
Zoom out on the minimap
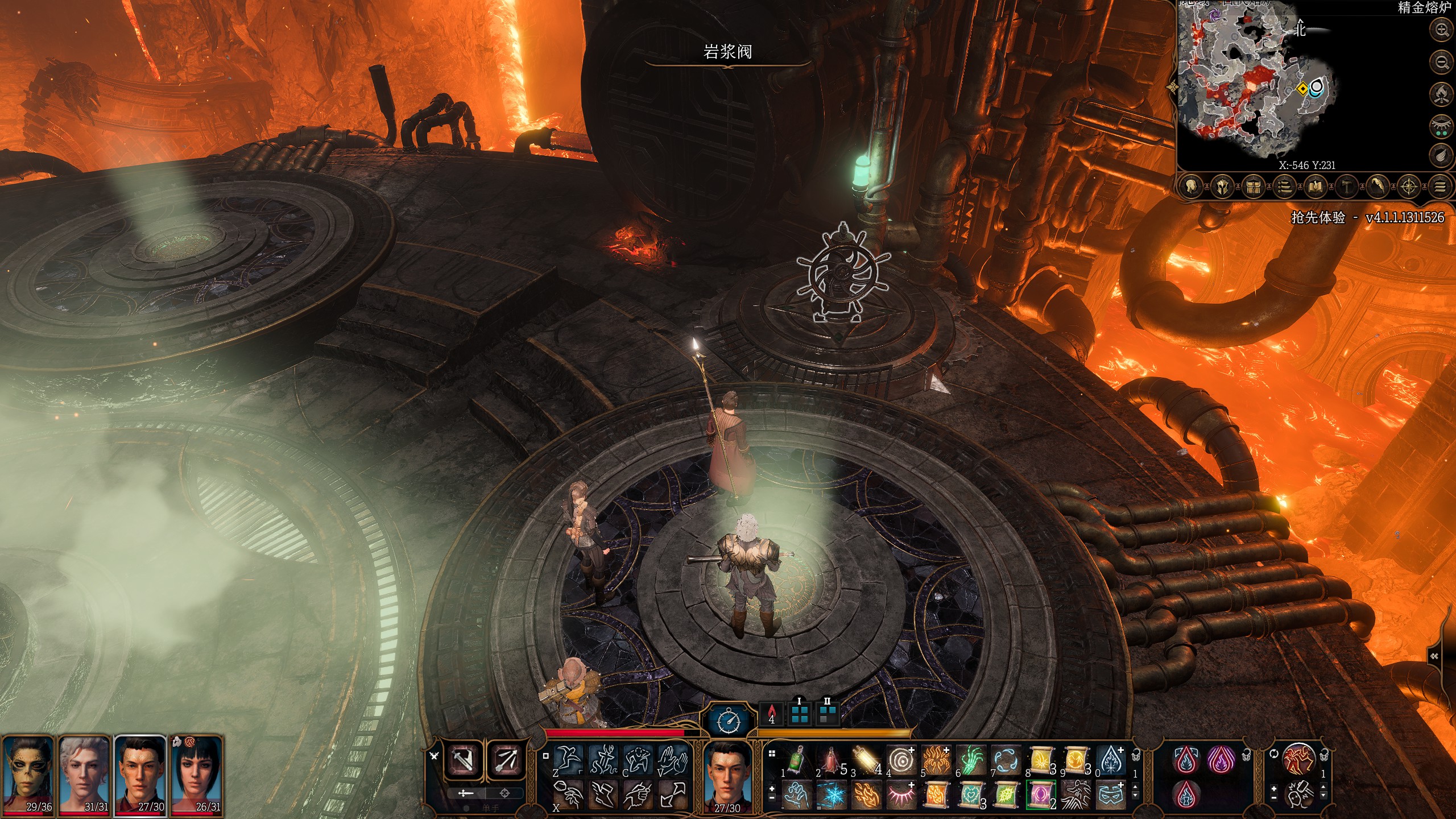pos(1441,61)
